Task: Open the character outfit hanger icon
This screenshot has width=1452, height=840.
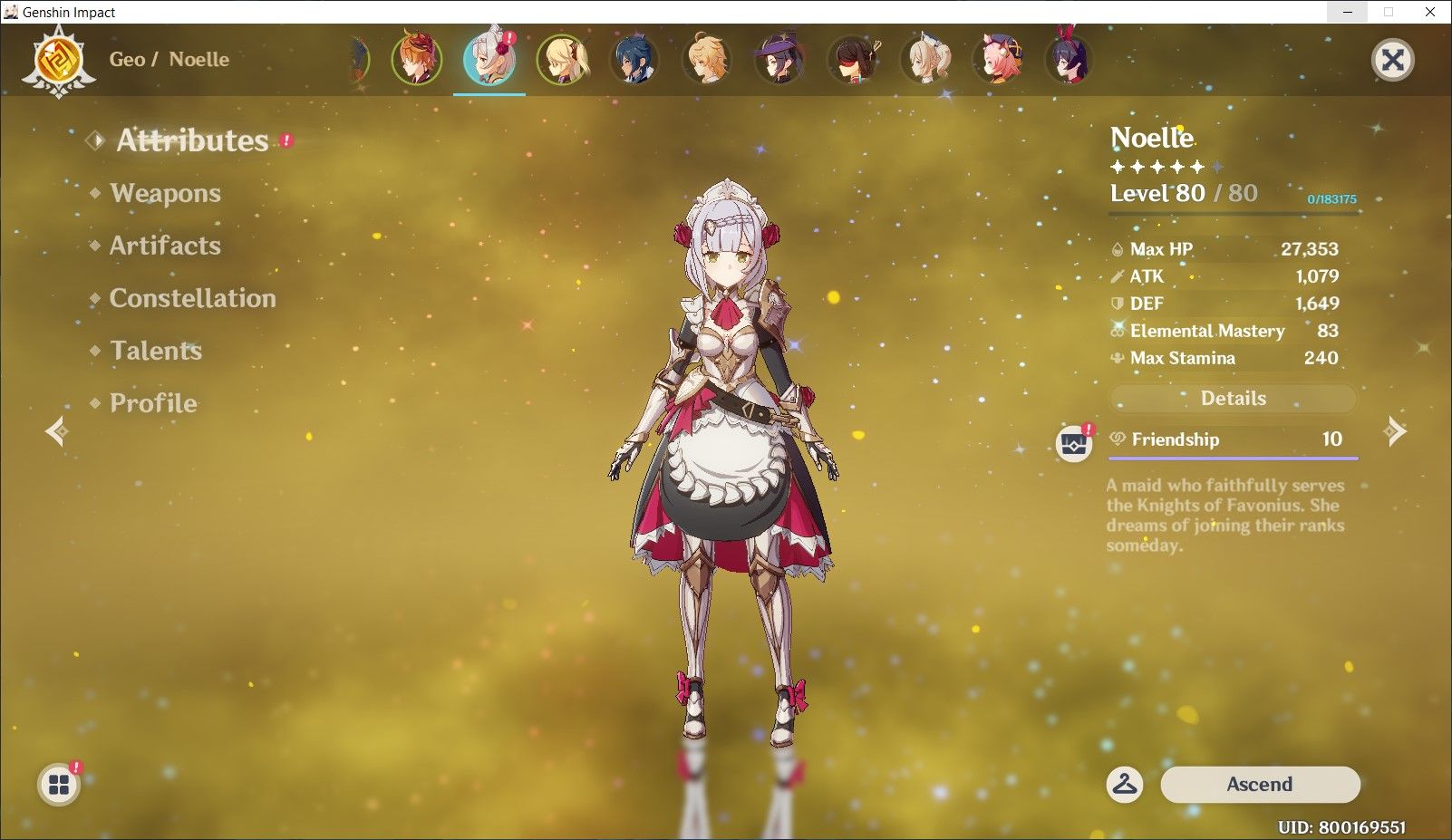Action: [x=1127, y=785]
